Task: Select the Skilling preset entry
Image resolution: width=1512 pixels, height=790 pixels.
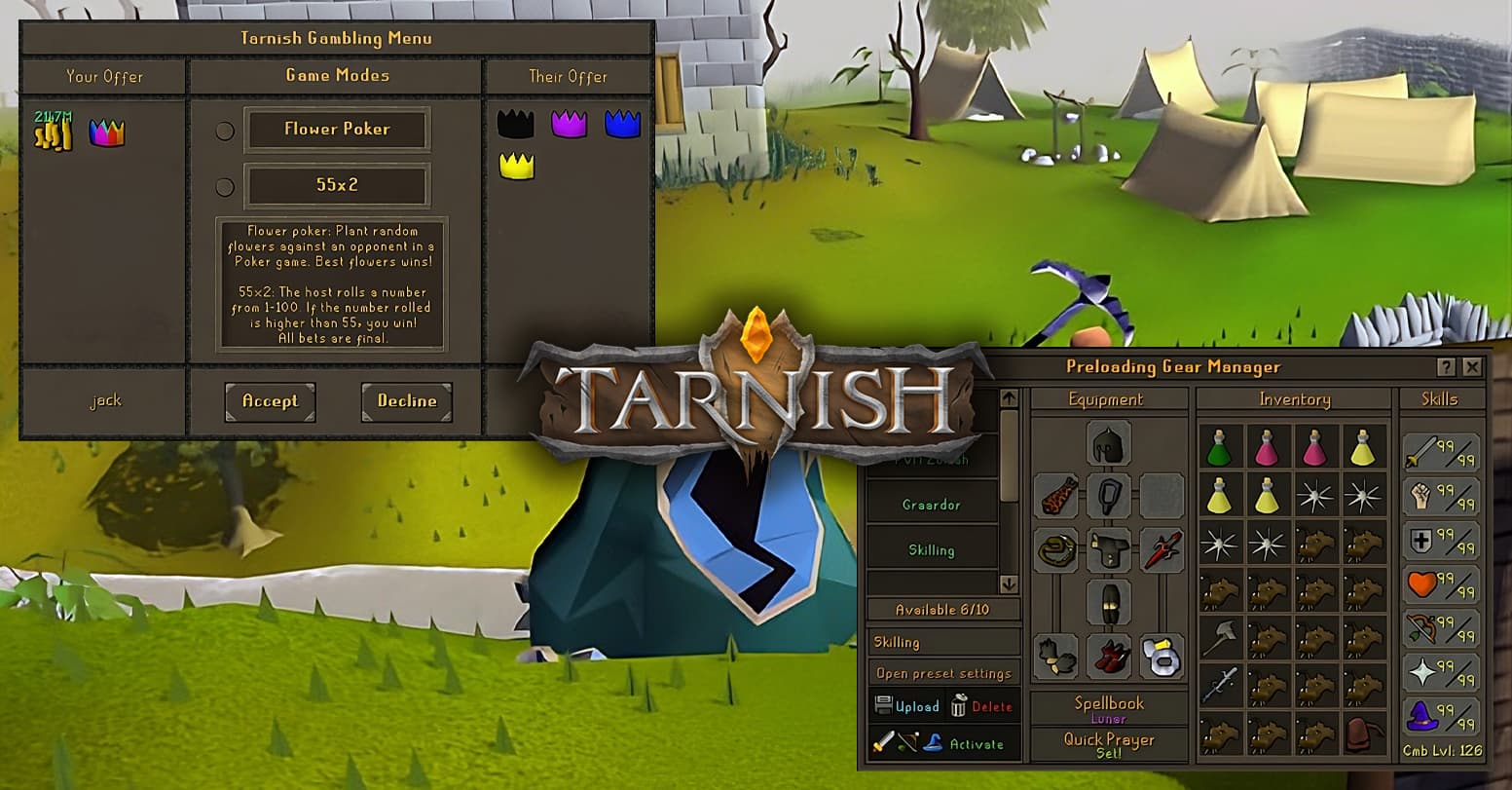Action: (932, 550)
